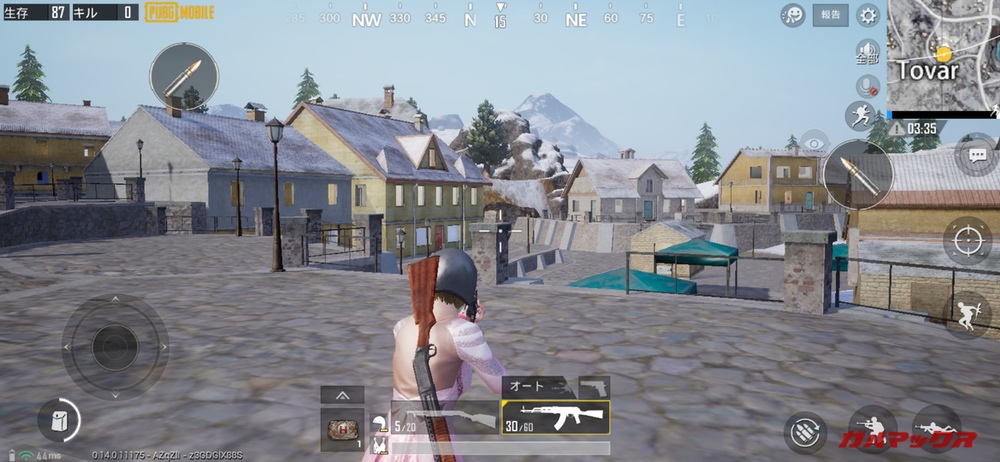Activate the sprint running-figure icon
Screen dimensions: 1000x462
click(859, 115)
